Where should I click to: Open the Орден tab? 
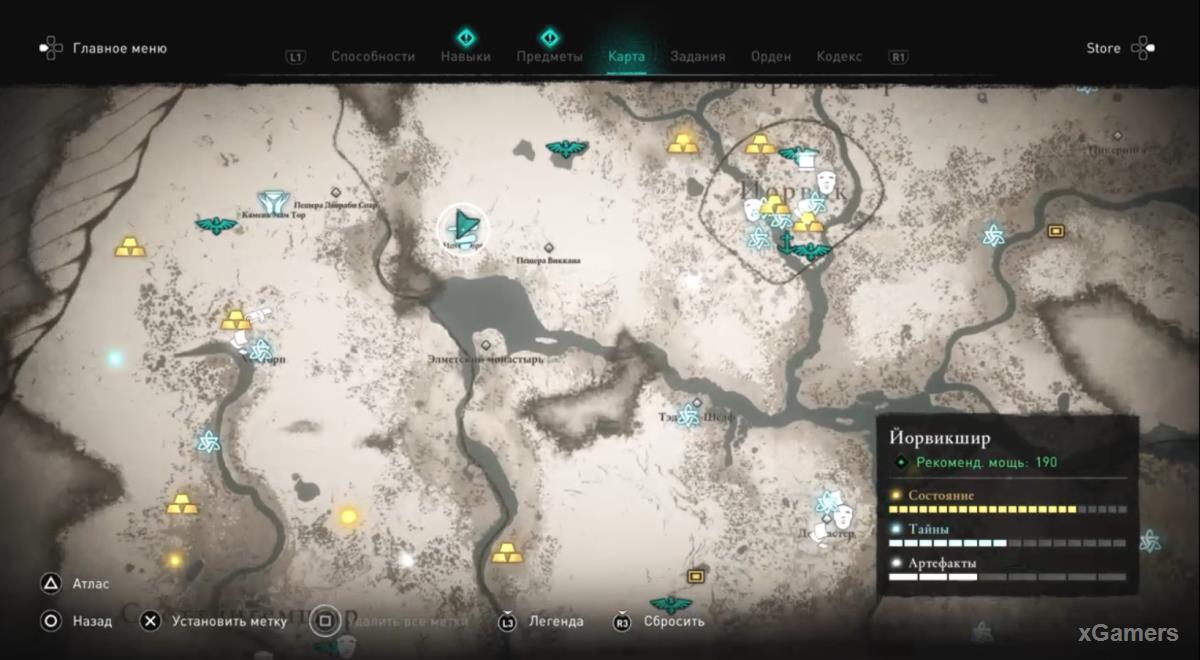[x=771, y=57]
